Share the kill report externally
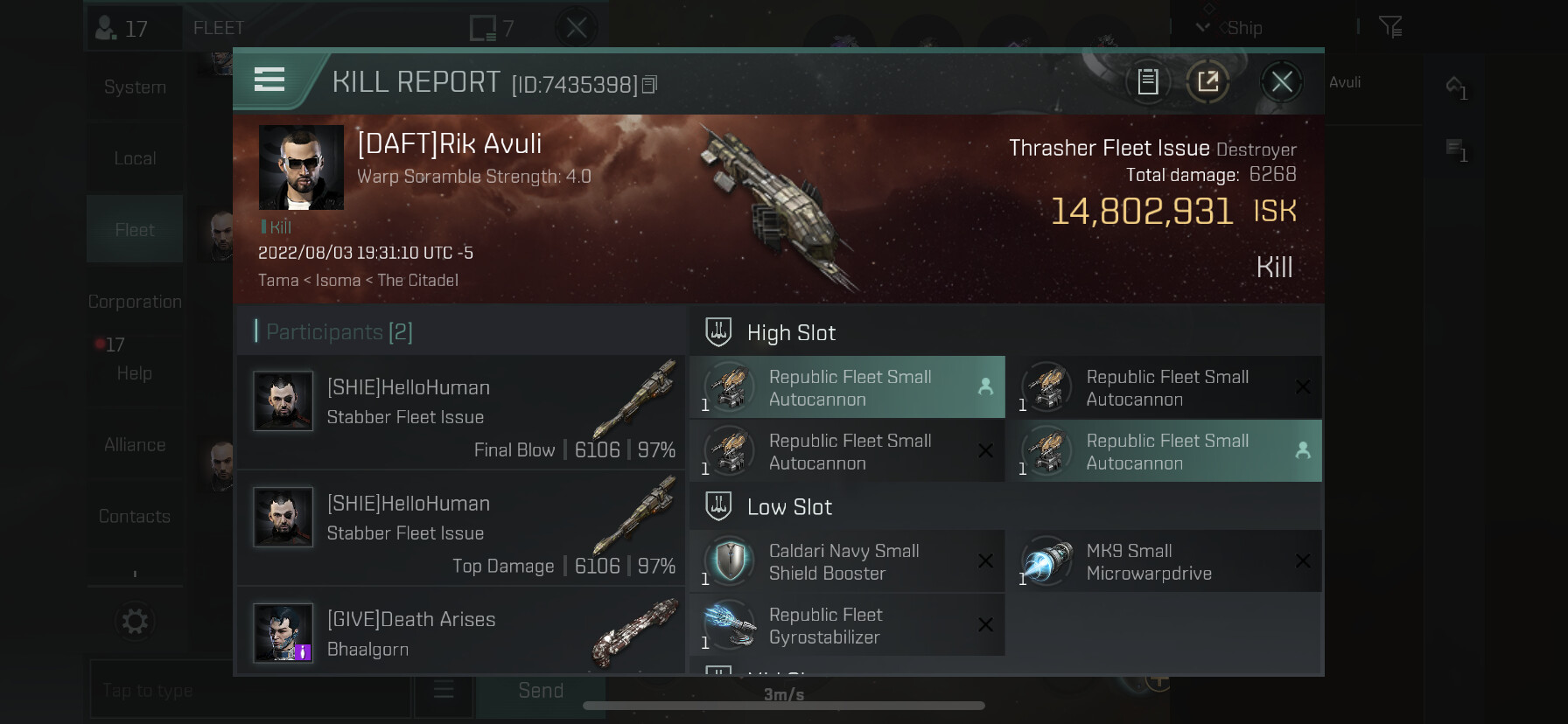Screen dimensions: 1568x724 (x=1207, y=82)
